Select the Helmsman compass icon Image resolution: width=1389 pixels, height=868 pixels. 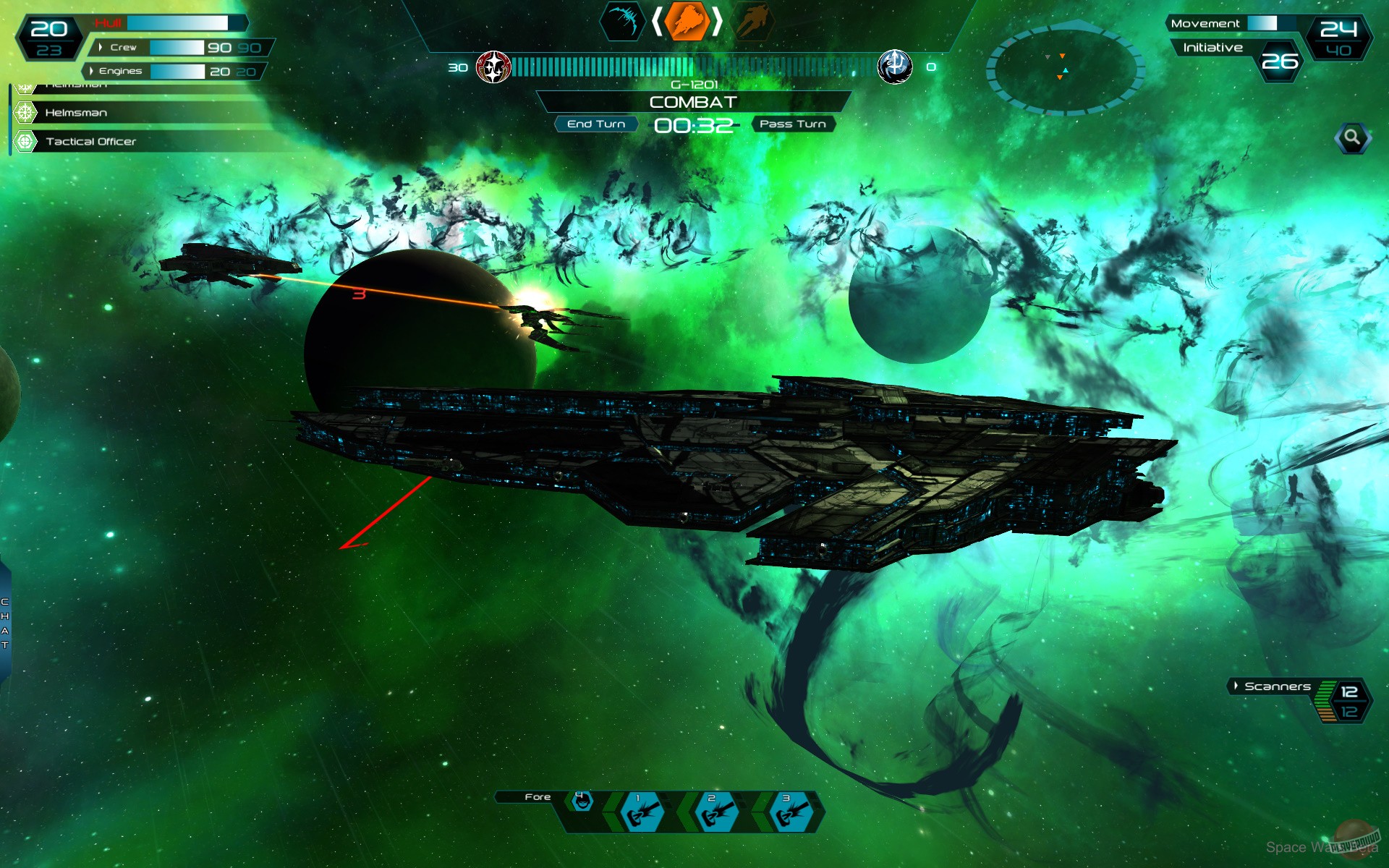(25, 113)
